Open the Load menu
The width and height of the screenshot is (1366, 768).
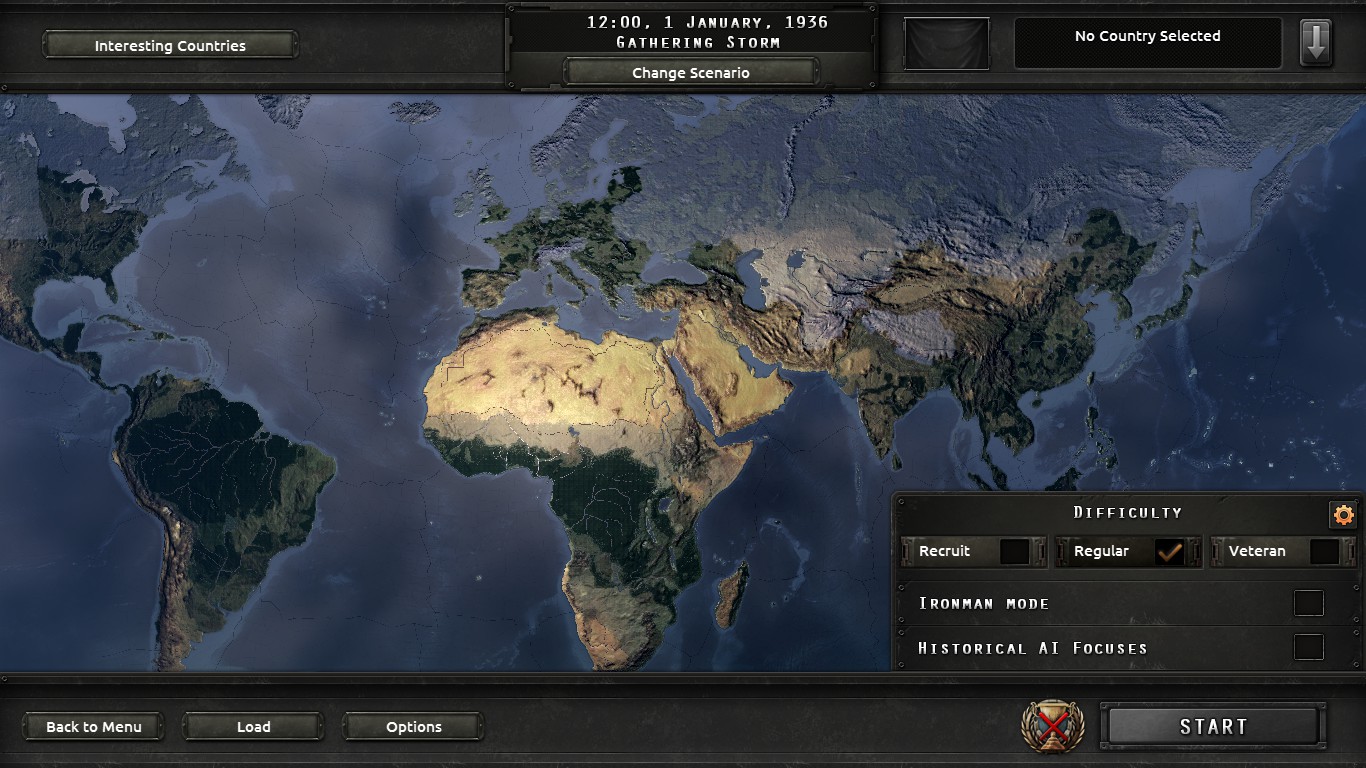252,726
